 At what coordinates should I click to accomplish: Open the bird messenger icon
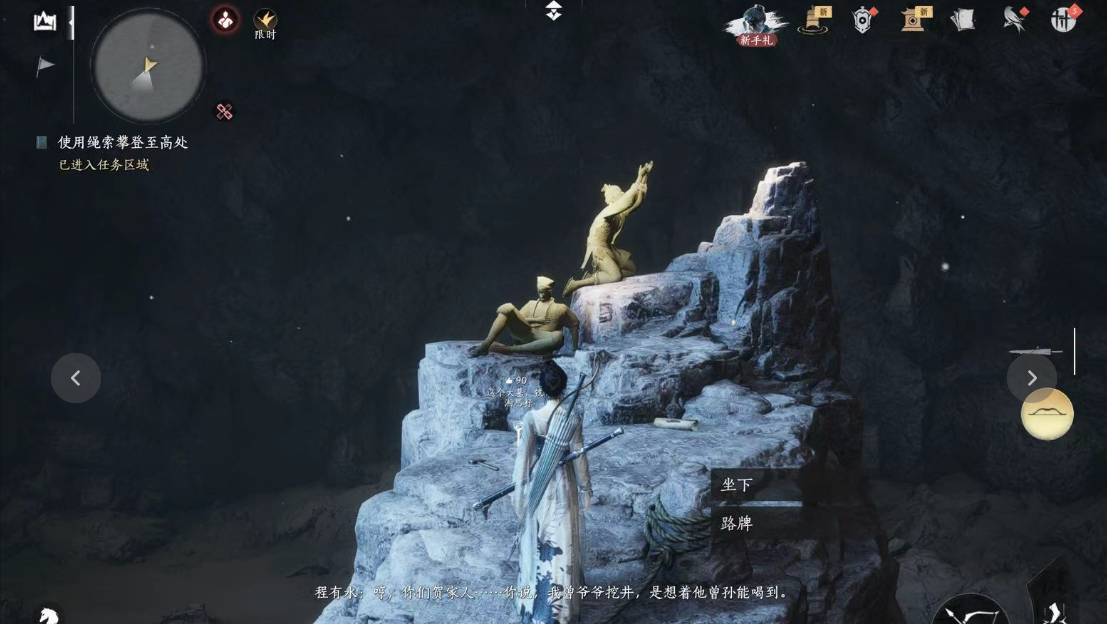[x=1015, y=19]
